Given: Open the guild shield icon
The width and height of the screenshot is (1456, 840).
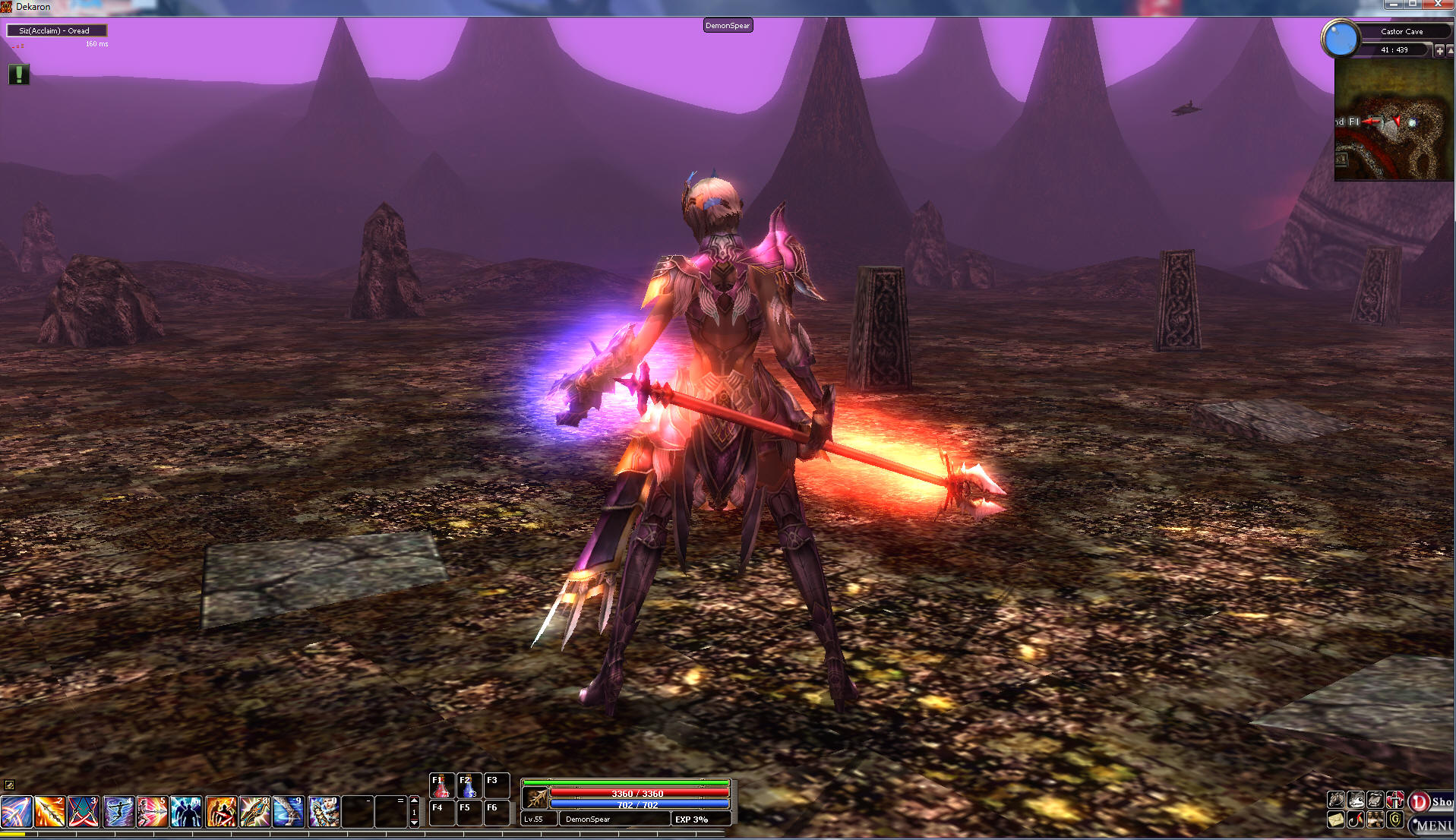Looking at the screenshot, I should 1395,819.
